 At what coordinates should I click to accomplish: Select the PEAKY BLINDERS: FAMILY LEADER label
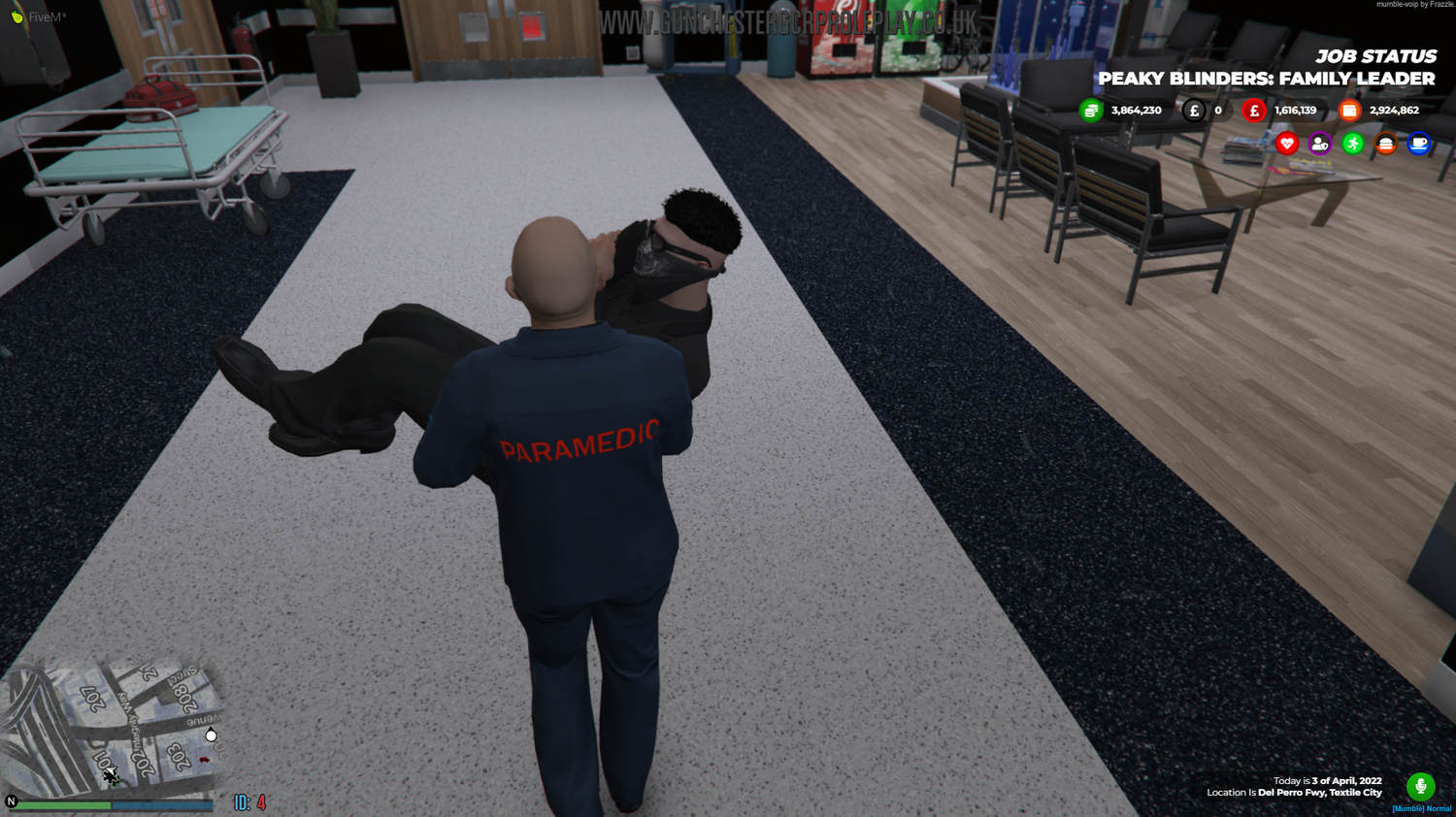(x=1266, y=80)
